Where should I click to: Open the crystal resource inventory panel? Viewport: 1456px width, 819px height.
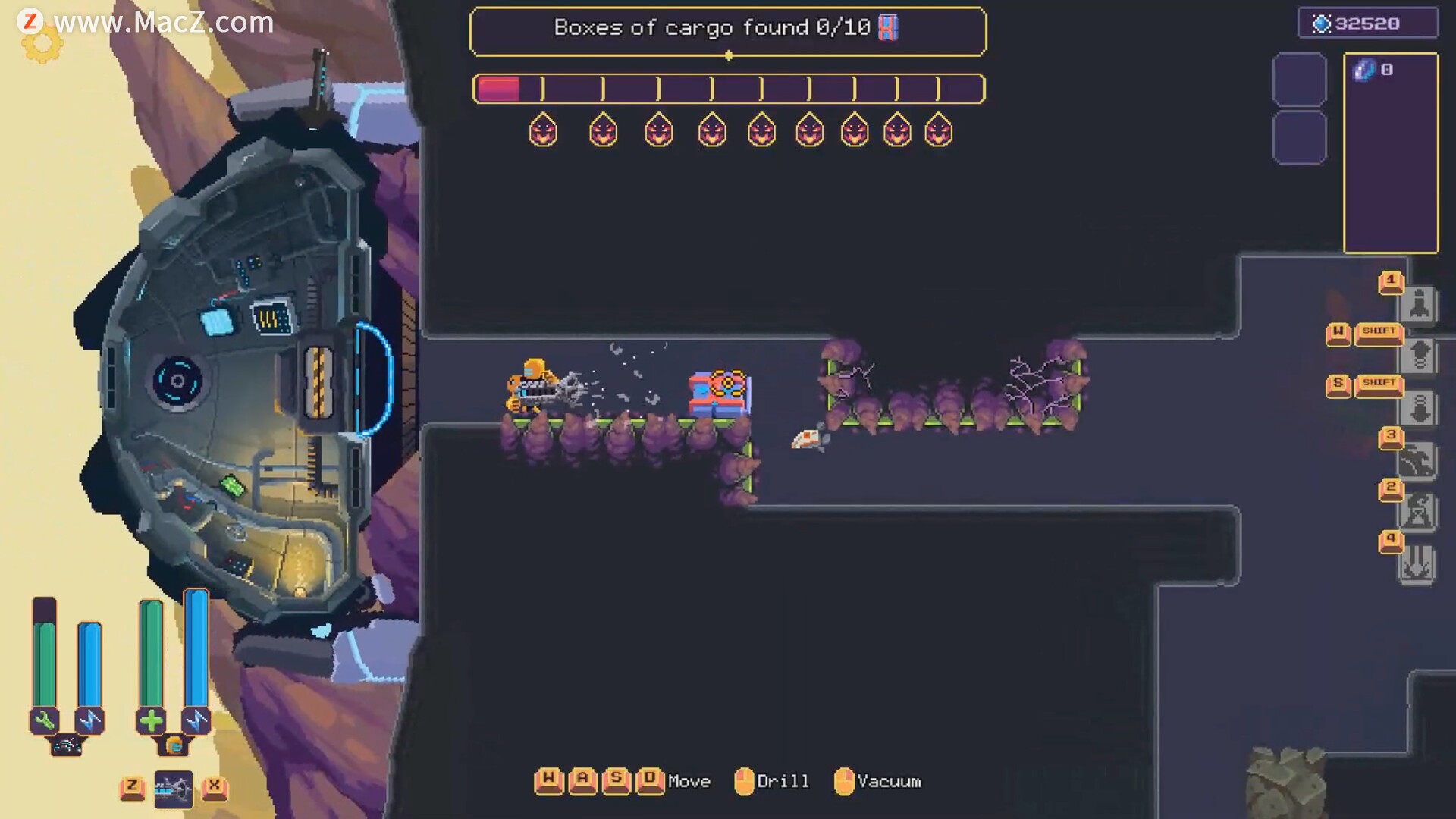(1391, 152)
